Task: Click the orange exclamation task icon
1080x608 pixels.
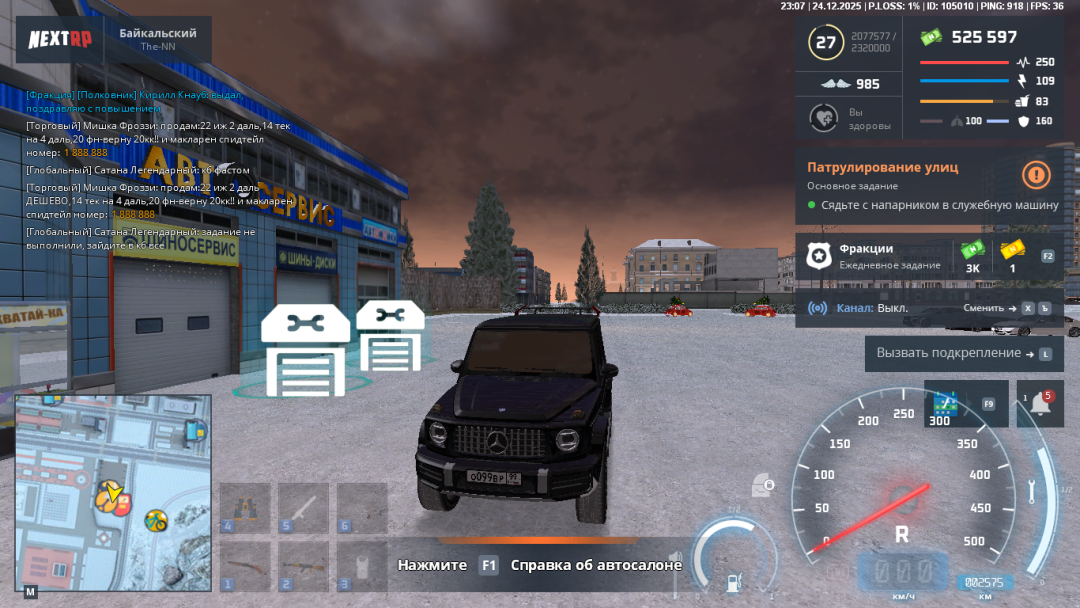Action: [x=1036, y=175]
